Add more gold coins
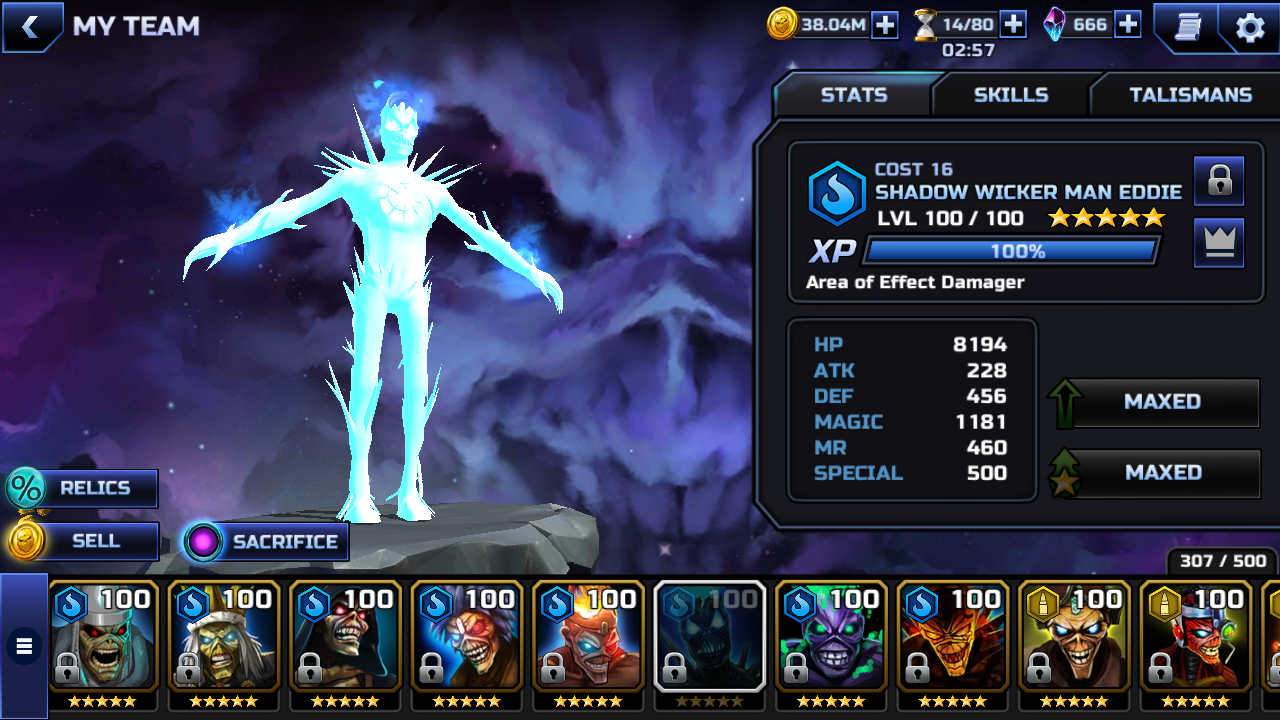This screenshot has height=720, width=1280. 885,25
